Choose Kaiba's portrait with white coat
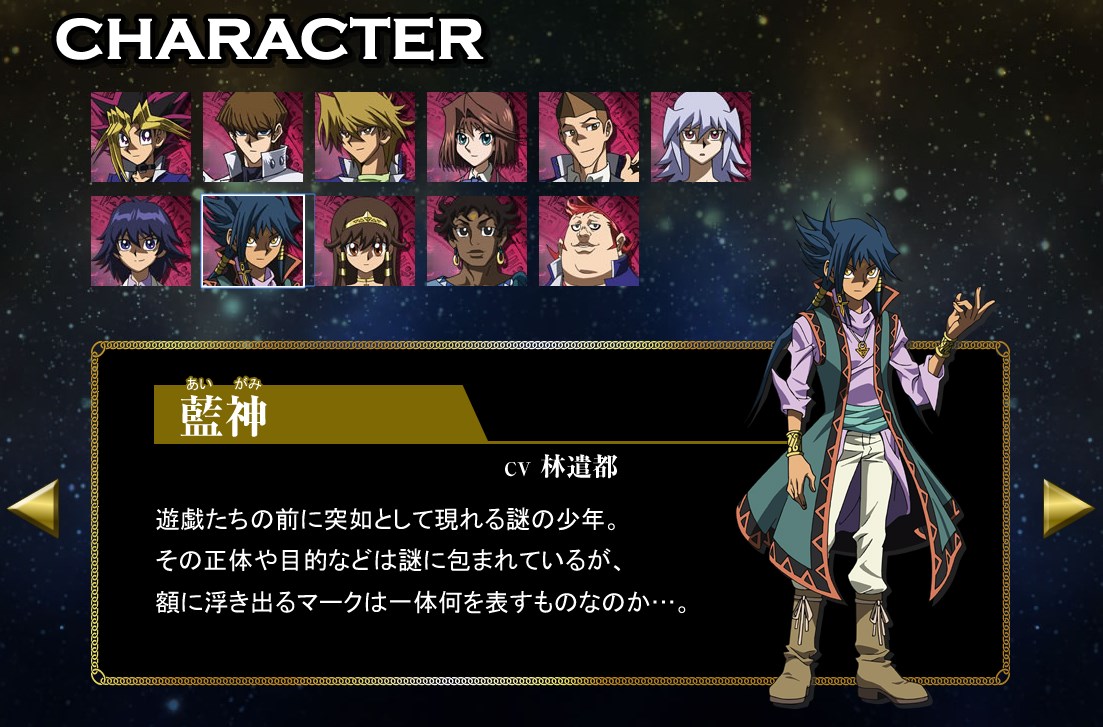This screenshot has width=1103, height=727. [252, 137]
